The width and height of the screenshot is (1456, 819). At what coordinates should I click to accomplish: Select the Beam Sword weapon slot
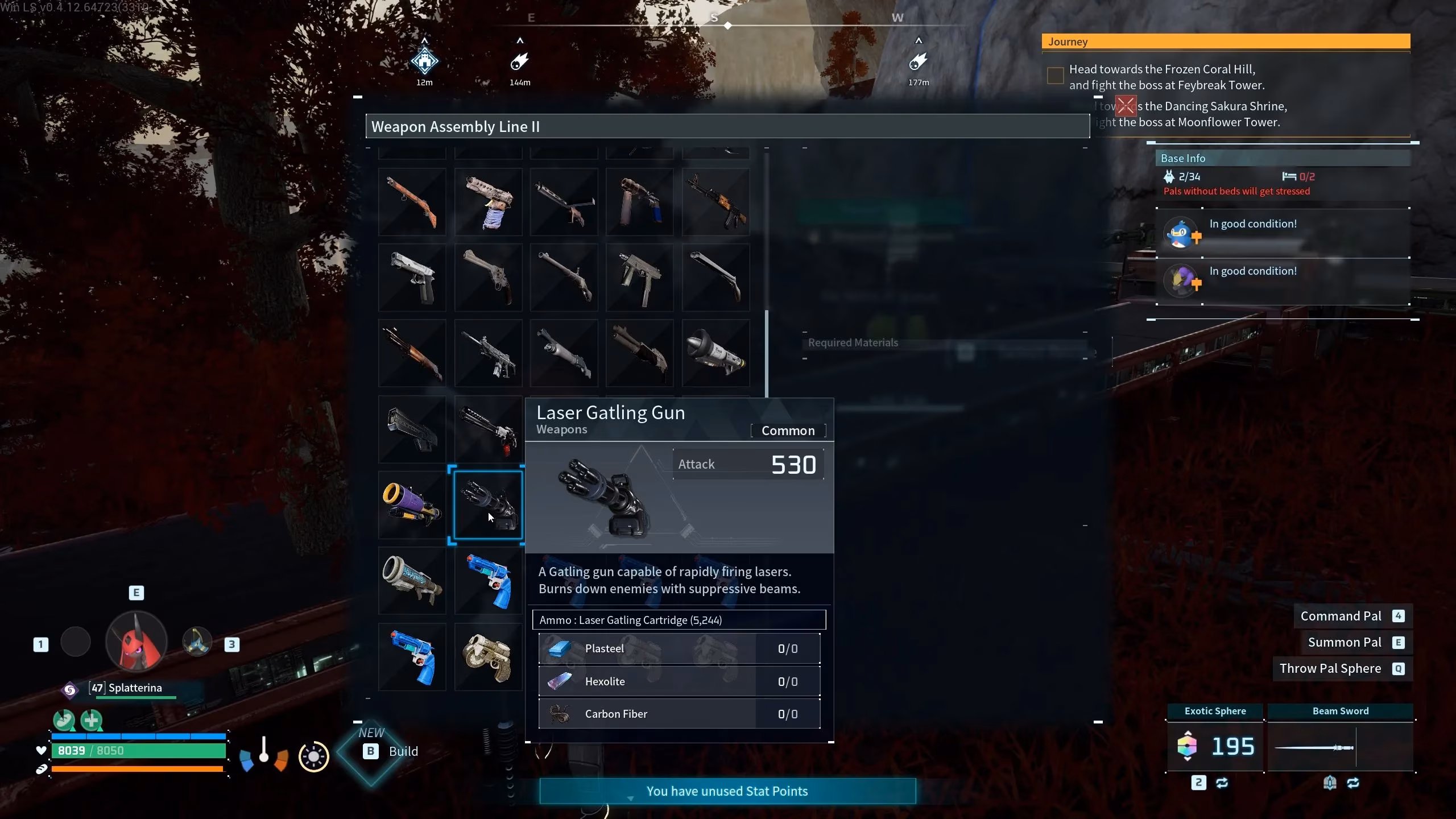click(x=1341, y=748)
